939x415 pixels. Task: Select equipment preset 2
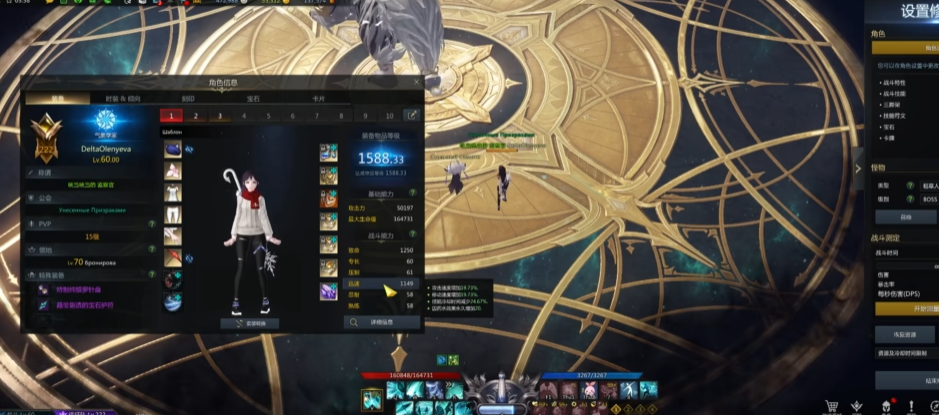pos(195,116)
